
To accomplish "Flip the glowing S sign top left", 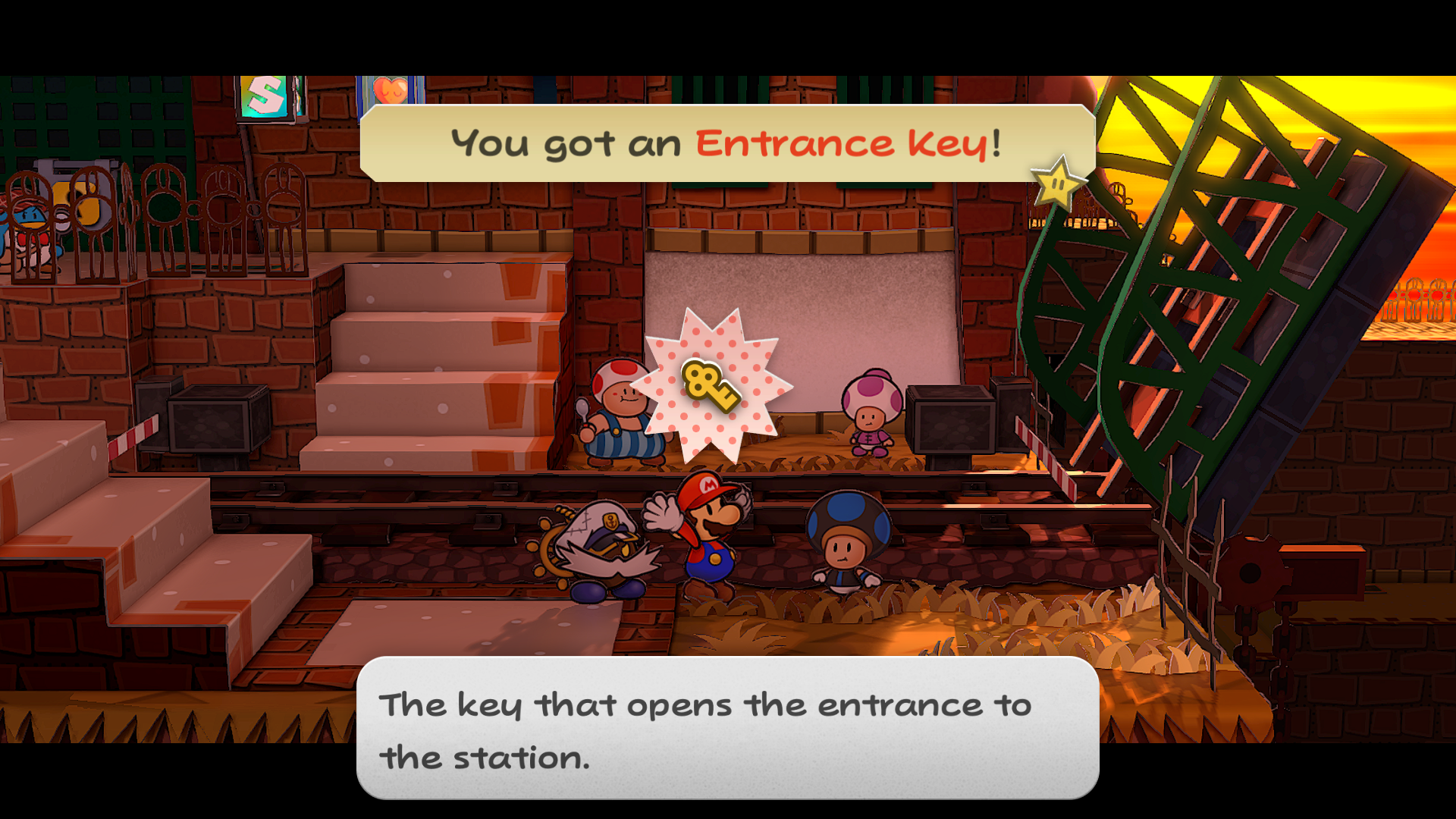I will coord(265,95).
